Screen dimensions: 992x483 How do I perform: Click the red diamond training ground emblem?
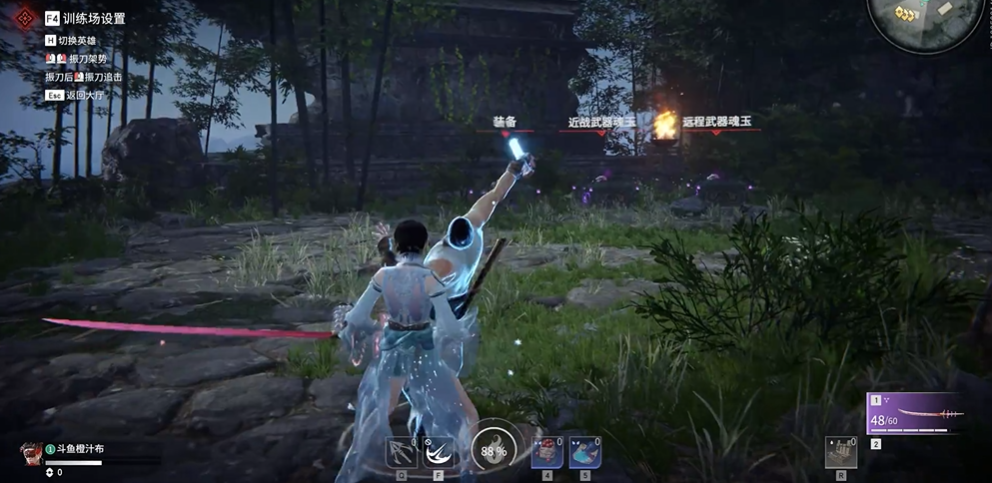pyautogui.click(x=24, y=16)
